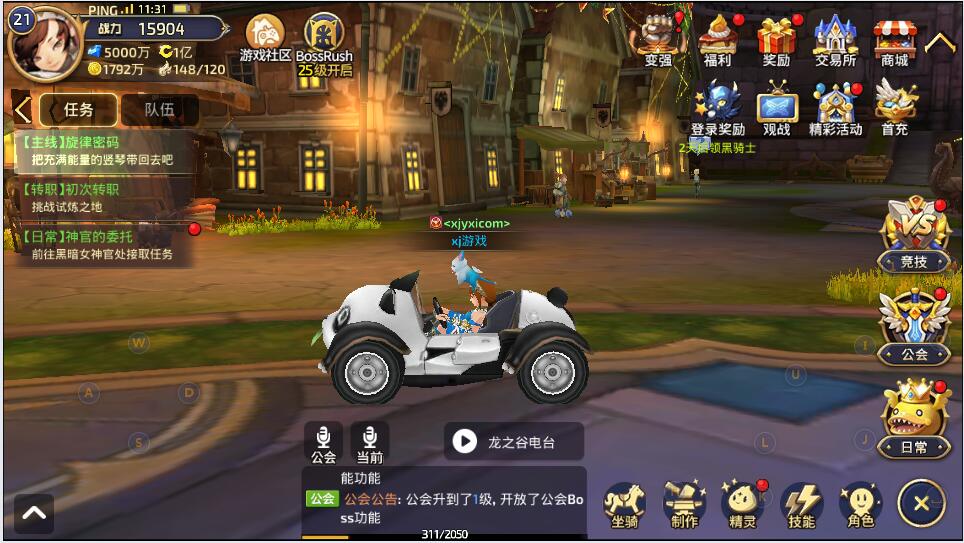Open the 登录奖励 login reward icon
Viewport: 964px width, 543px height.
(717, 107)
